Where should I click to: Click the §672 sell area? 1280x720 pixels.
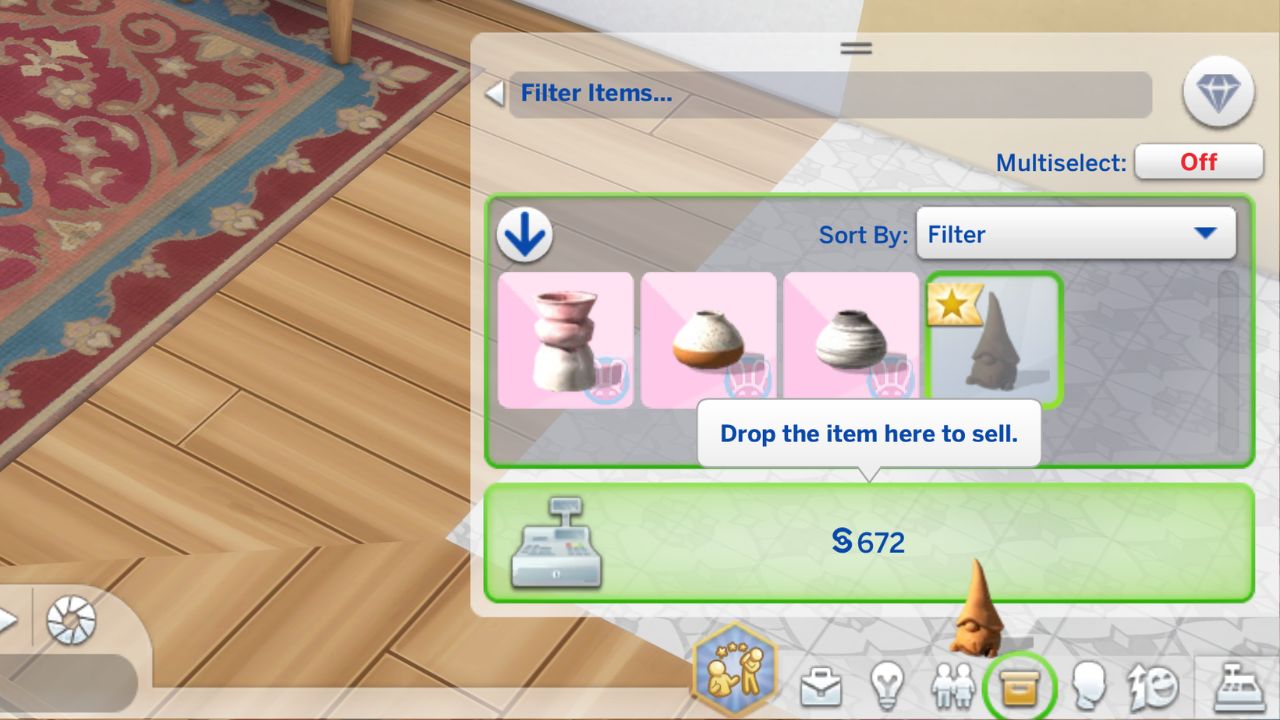869,540
